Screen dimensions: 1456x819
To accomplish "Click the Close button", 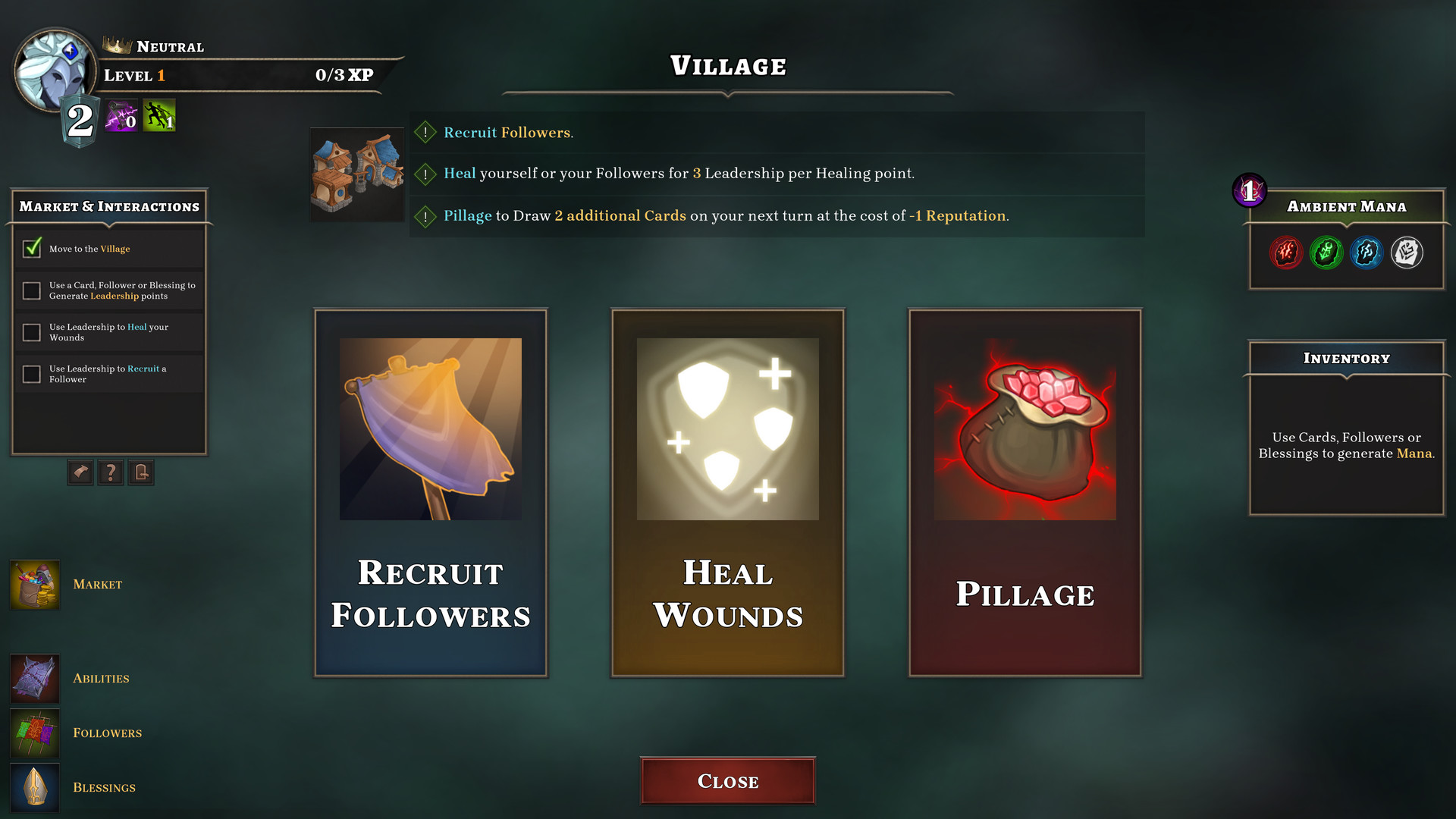I will coord(727,780).
